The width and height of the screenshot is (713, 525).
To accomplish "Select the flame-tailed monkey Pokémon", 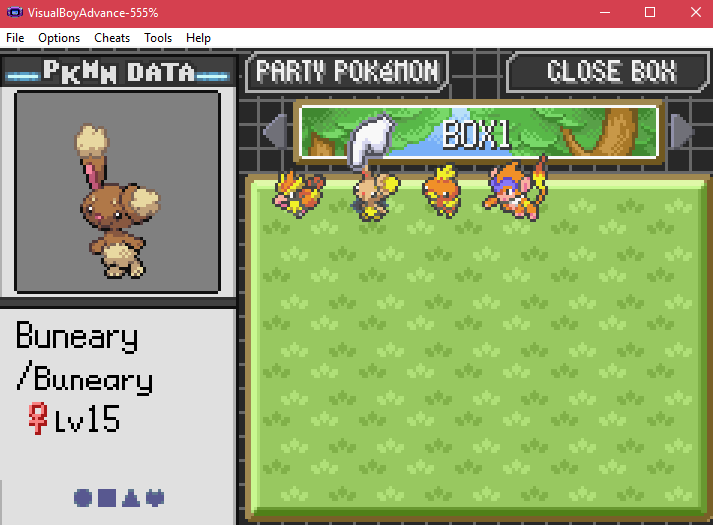I will 516,186.
